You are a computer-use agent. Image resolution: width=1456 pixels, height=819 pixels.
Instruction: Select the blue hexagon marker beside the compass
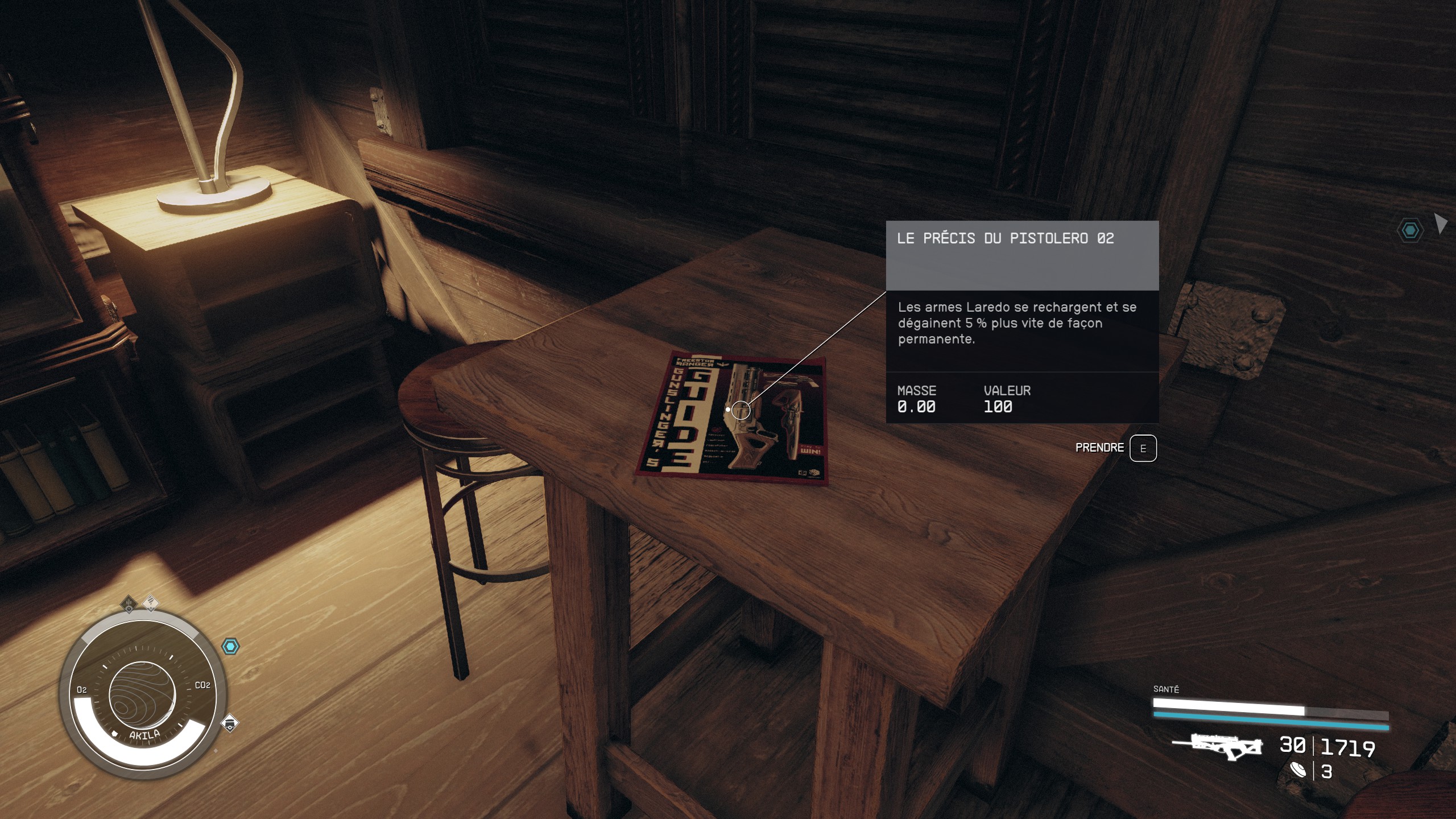(230, 647)
